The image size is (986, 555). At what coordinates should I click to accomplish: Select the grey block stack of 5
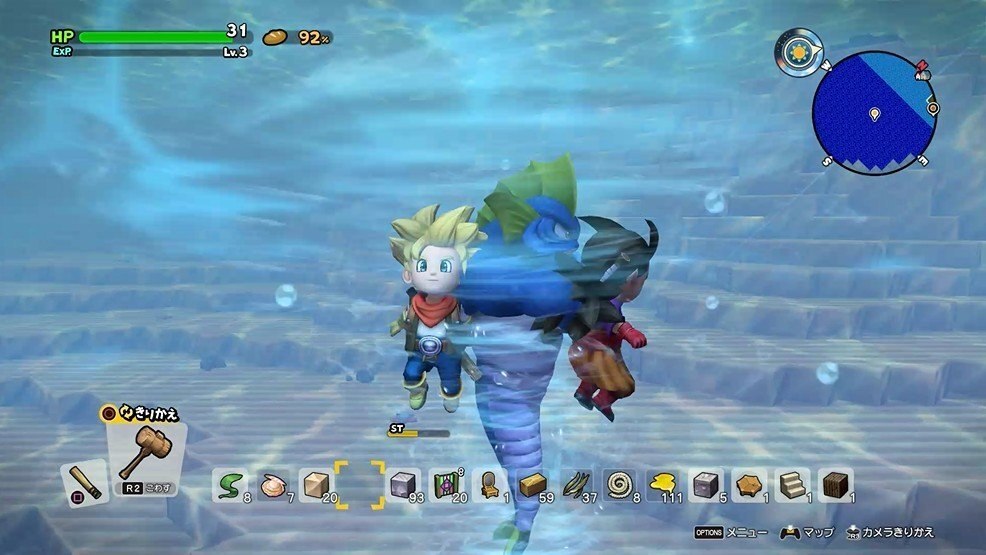tap(706, 485)
